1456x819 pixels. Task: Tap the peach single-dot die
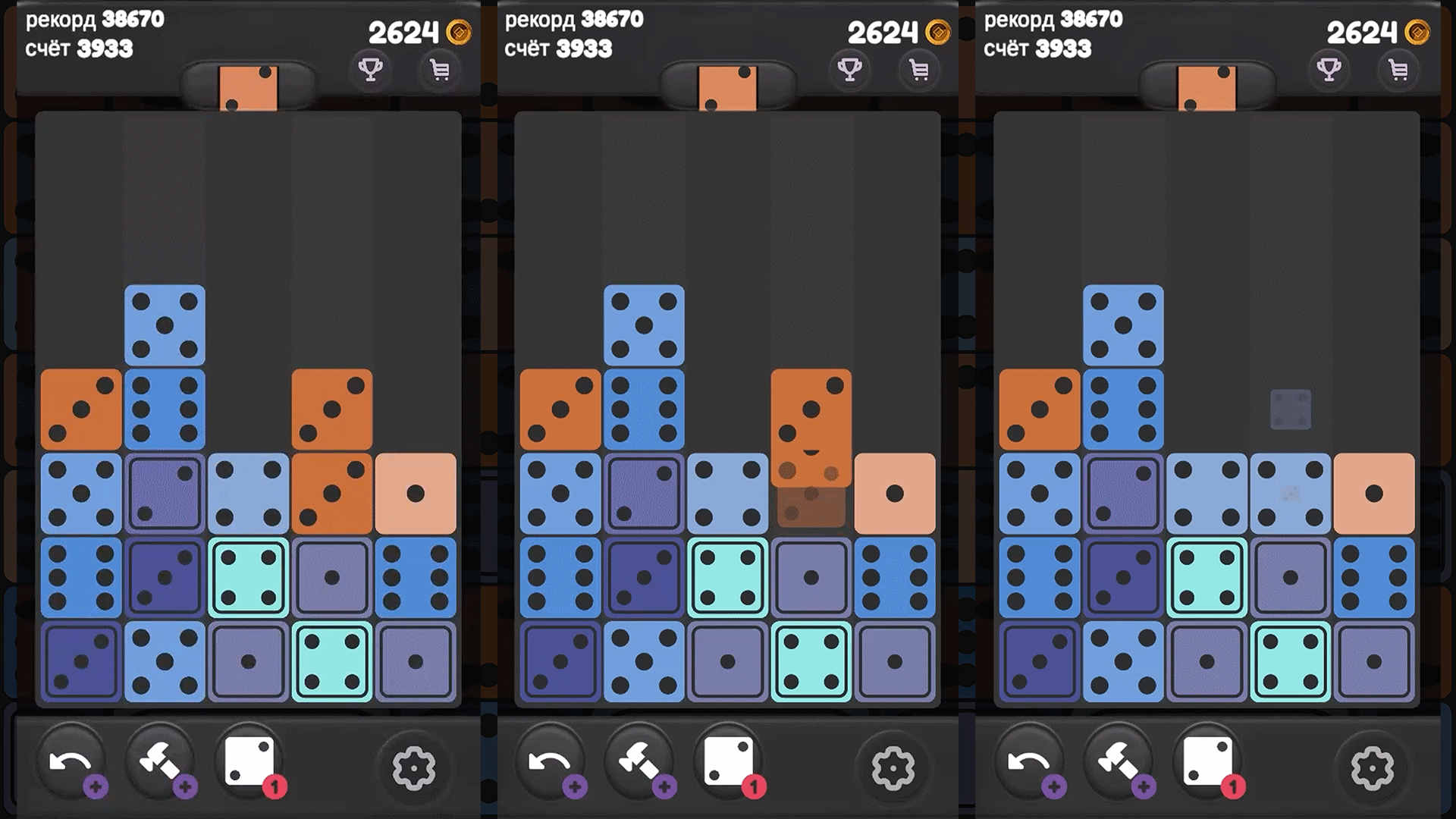click(x=416, y=493)
